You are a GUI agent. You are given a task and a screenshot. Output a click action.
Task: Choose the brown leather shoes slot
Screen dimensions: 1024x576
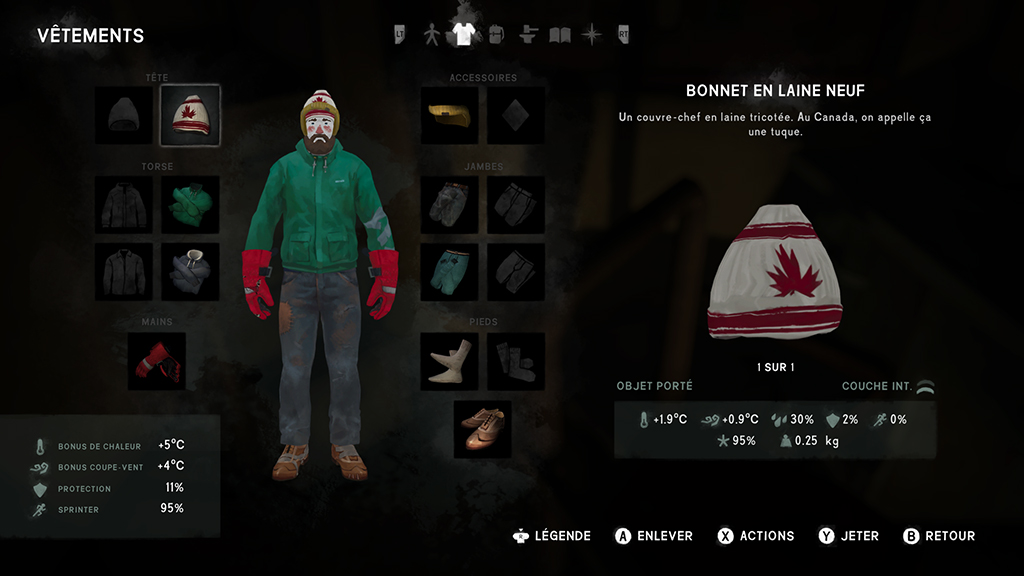482,429
